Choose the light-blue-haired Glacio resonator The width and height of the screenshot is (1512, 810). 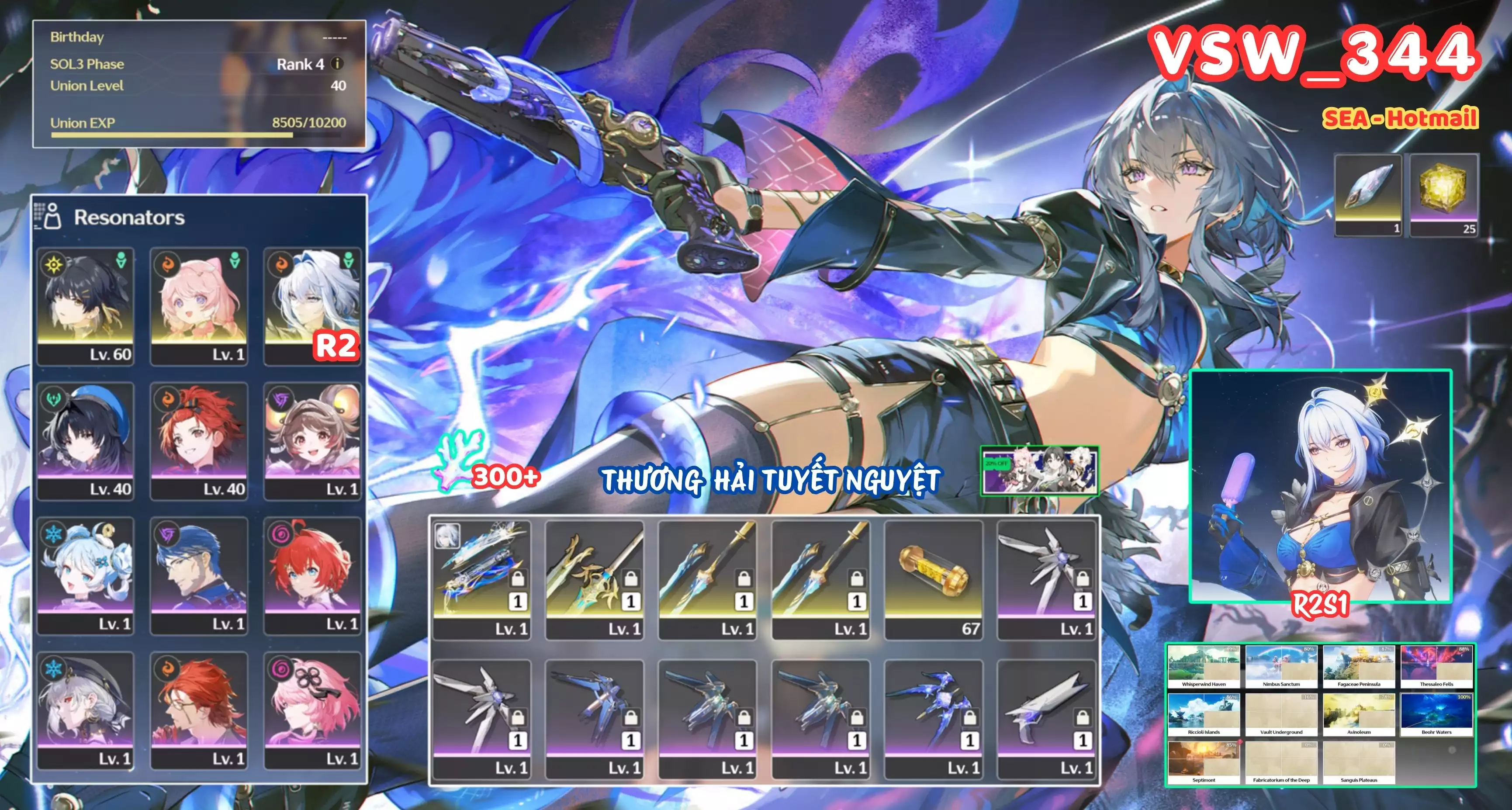(86, 575)
